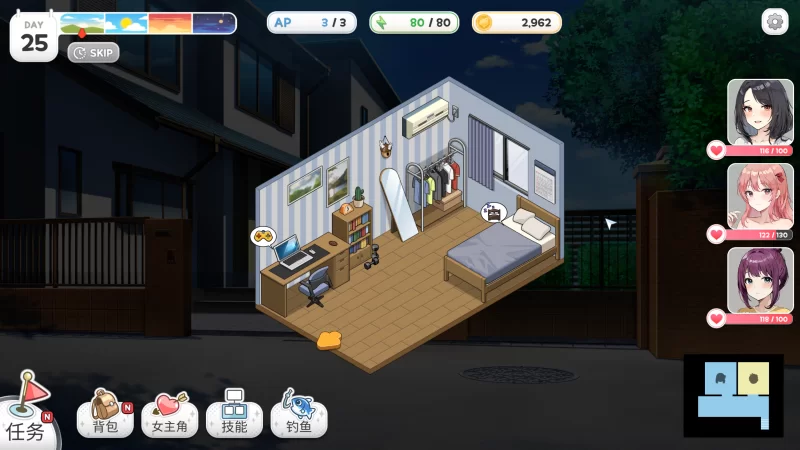Screen dimensions: 800x450
Task: Select the pink-haired girl portrait
Action: (760, 196)
